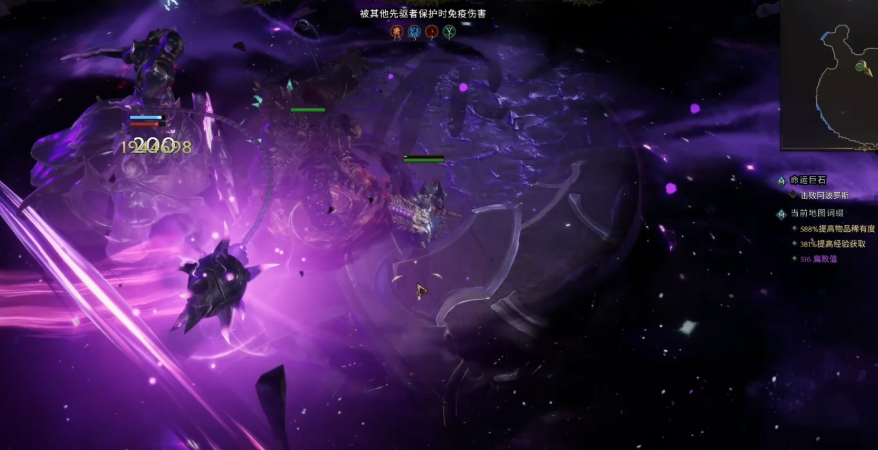
Task: Open the 命运巨石 quest tracker entry
Action: pyautogui.click(x=810, y=180)
